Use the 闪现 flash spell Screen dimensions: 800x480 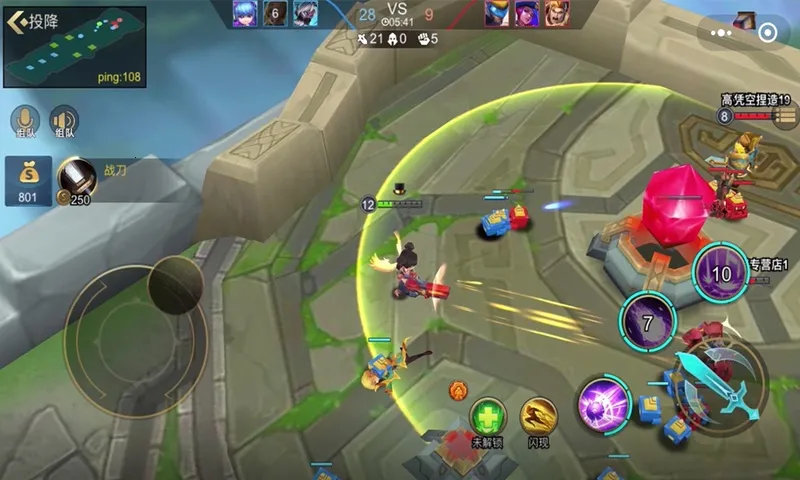[539, 418]
